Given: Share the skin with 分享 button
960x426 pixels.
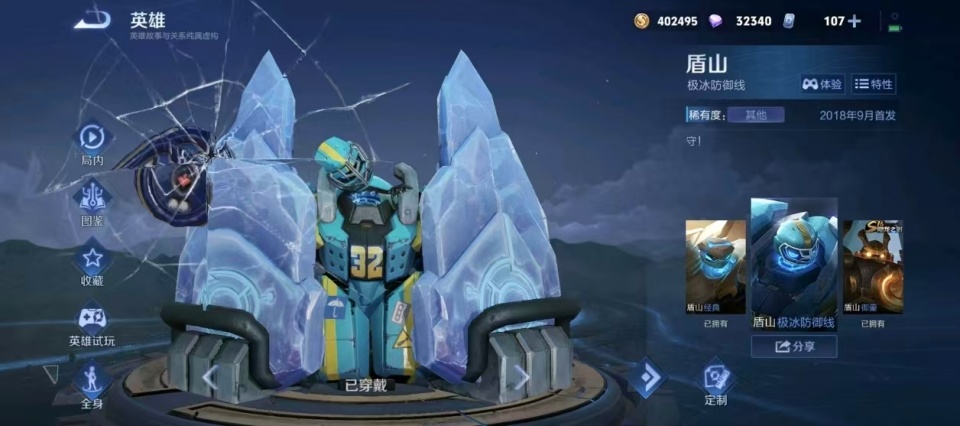Looking at the screenshot, I should tap(794, 347).
